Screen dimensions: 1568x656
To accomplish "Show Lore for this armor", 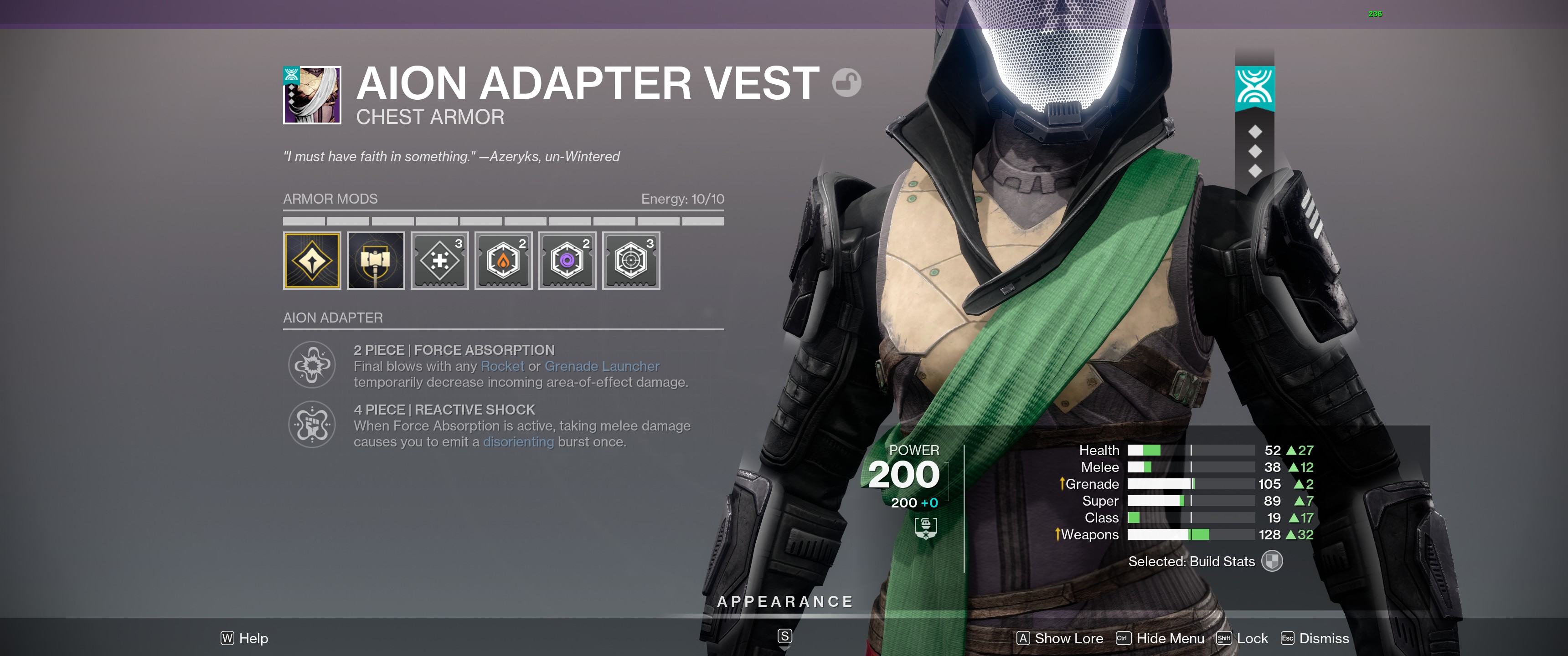I will (1060, 638).
